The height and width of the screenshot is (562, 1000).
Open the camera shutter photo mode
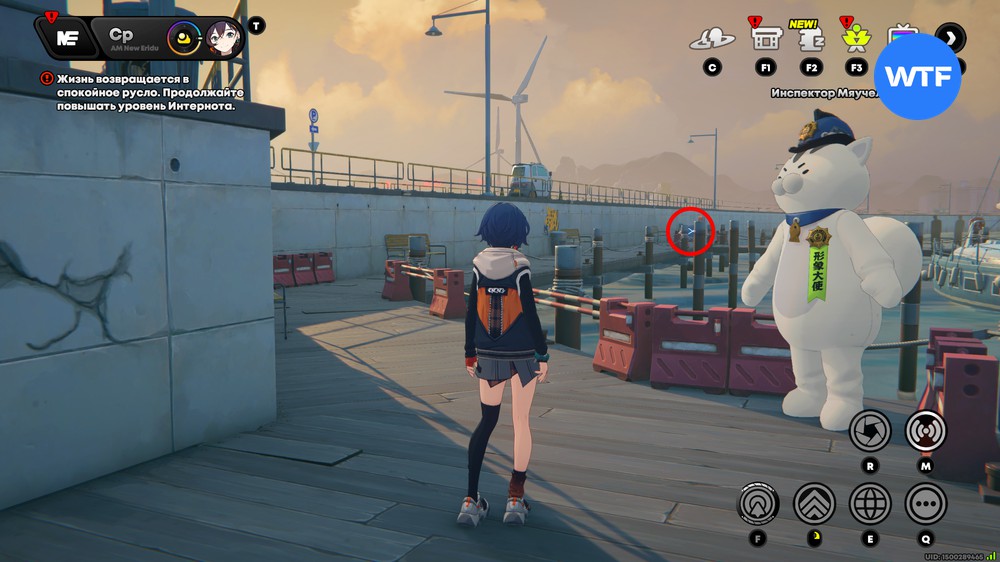click(x=870, y=431)
